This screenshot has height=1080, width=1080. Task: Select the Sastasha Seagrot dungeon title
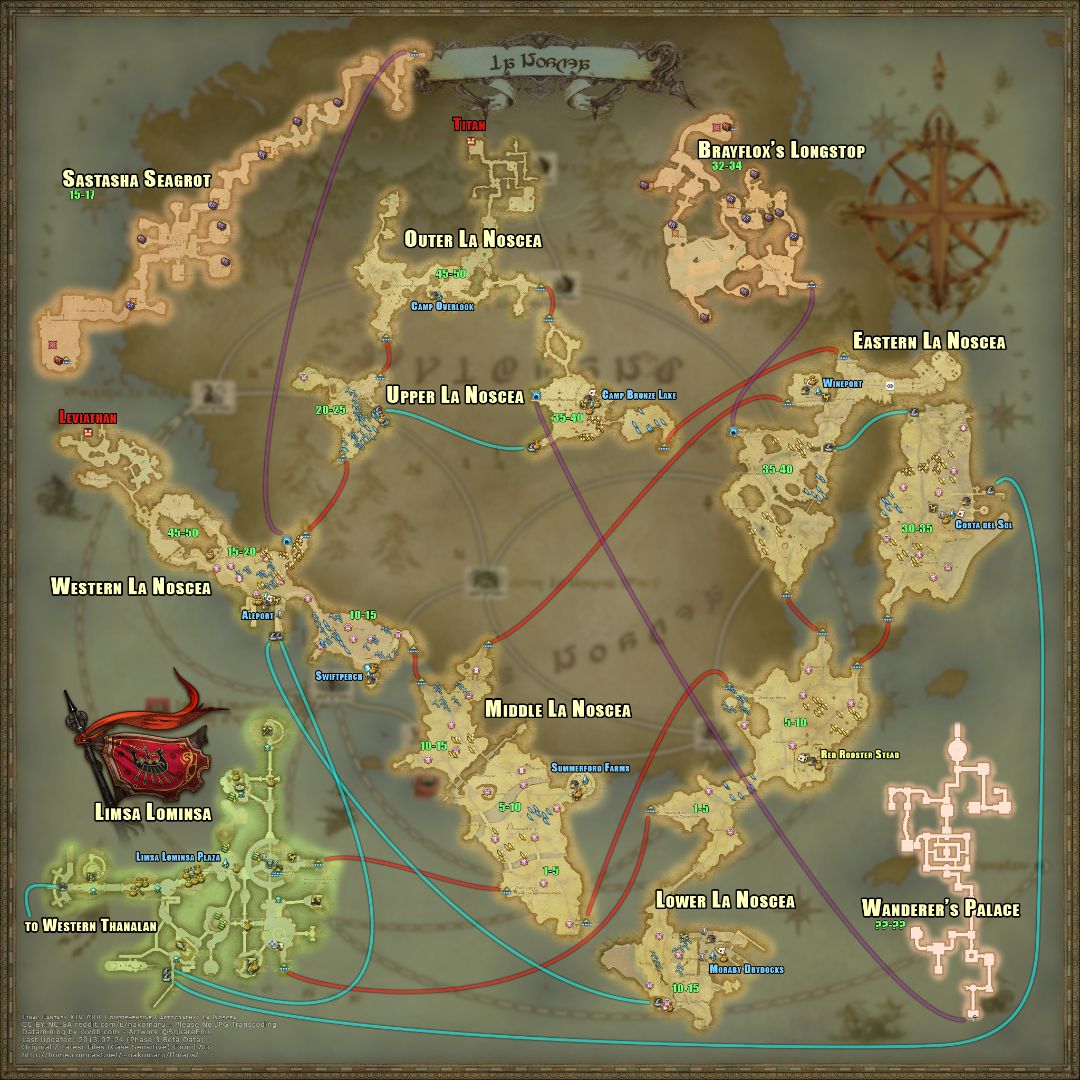point(137,179)
